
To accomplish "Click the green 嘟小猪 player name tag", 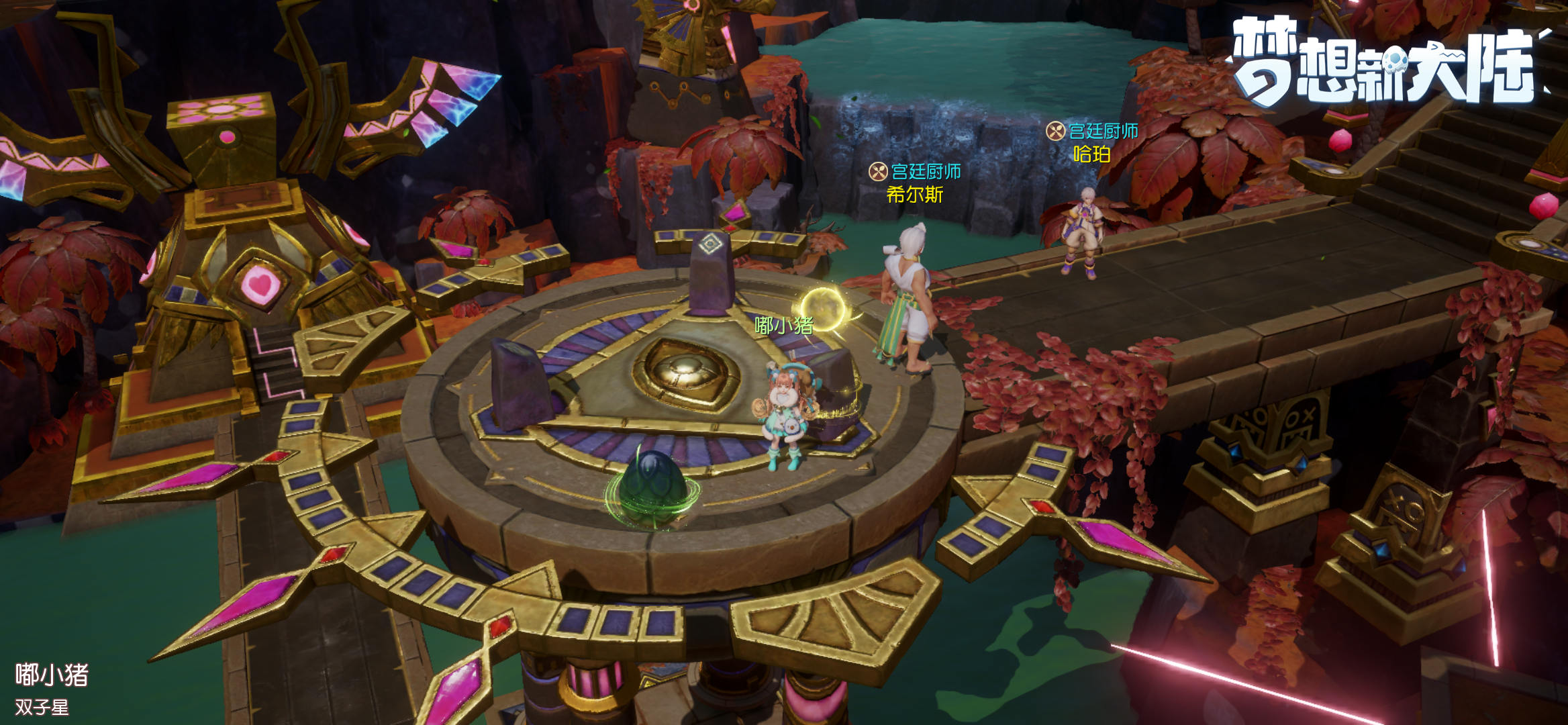I will click(x=783, y=326).
